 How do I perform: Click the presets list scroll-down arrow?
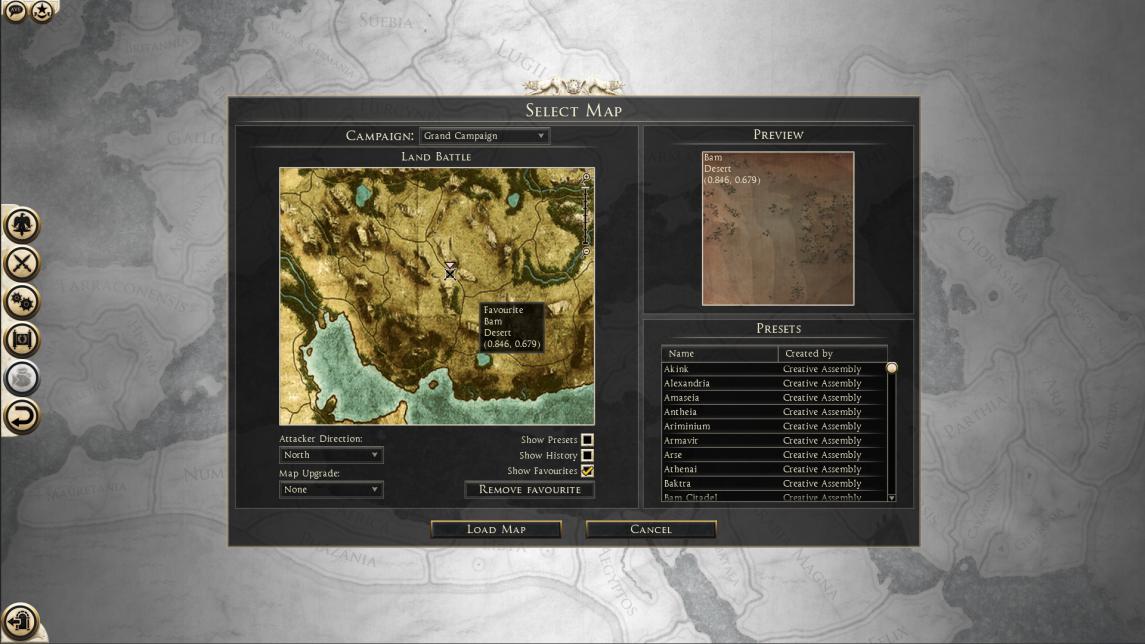(x=891, y=497)
